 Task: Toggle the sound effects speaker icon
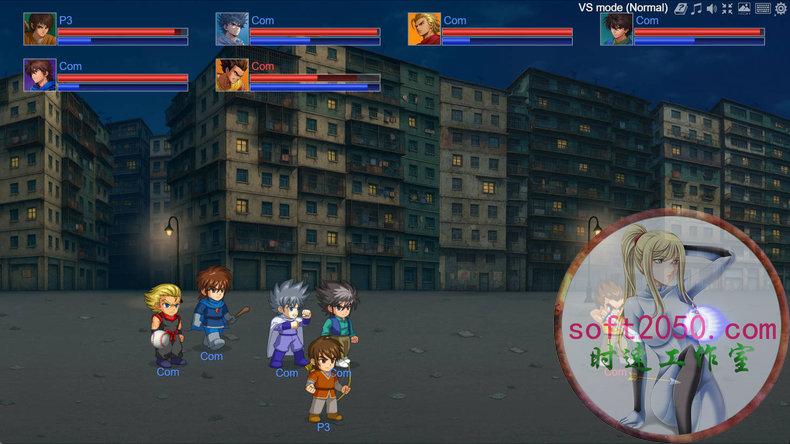pyautogui.click(x=712, y=8)
